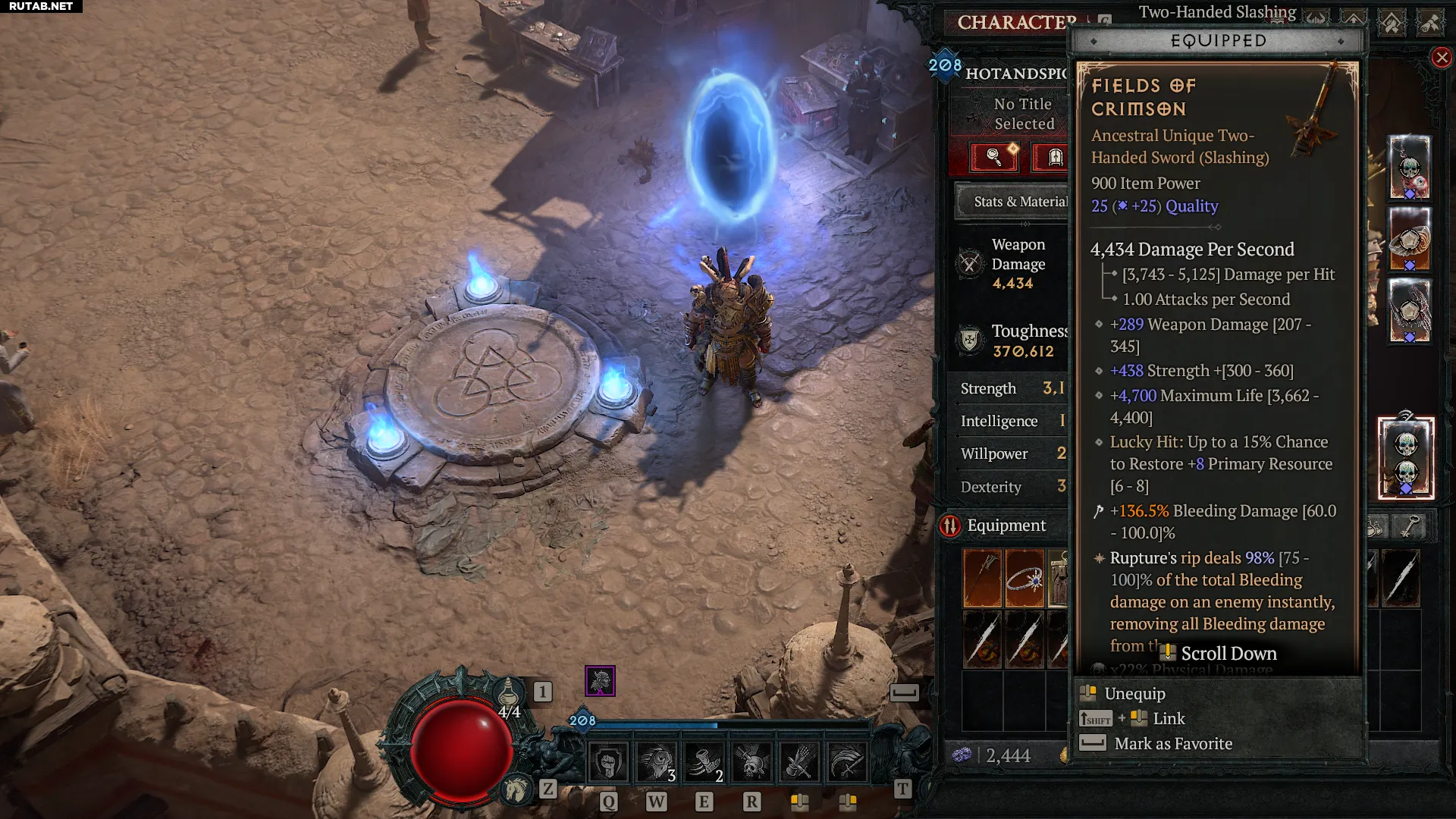Select the equipped ring slot below the amulet

[1409, 240]
